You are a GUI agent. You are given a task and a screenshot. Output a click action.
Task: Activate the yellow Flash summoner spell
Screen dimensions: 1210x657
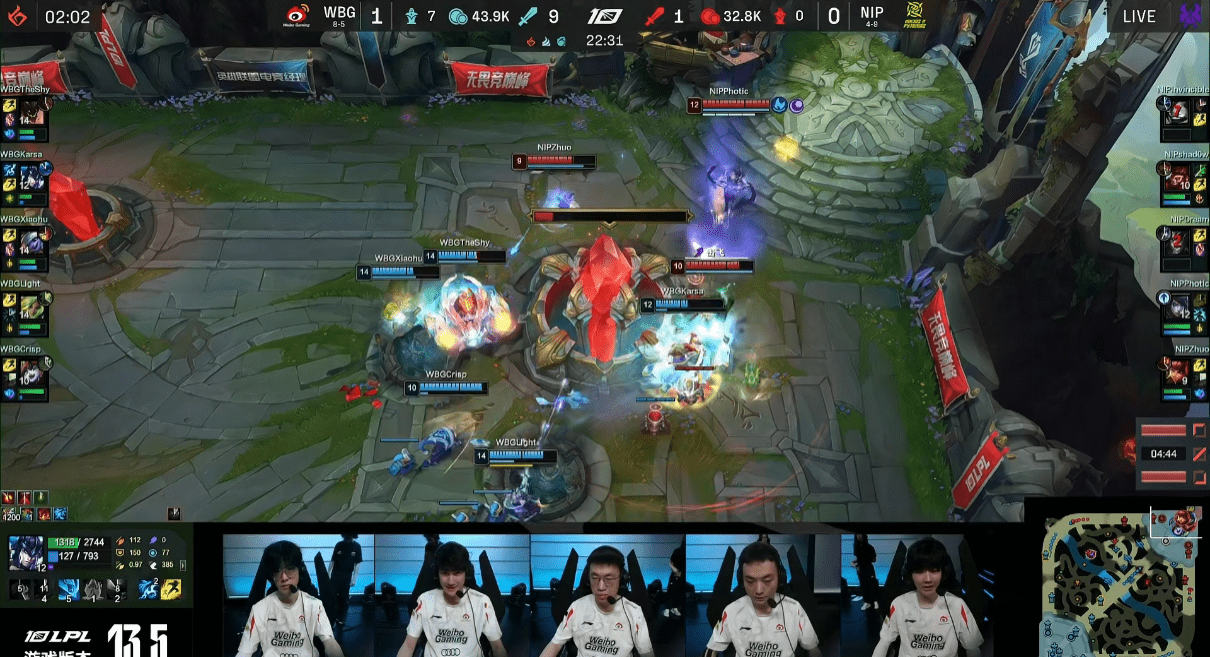[170, 590]
